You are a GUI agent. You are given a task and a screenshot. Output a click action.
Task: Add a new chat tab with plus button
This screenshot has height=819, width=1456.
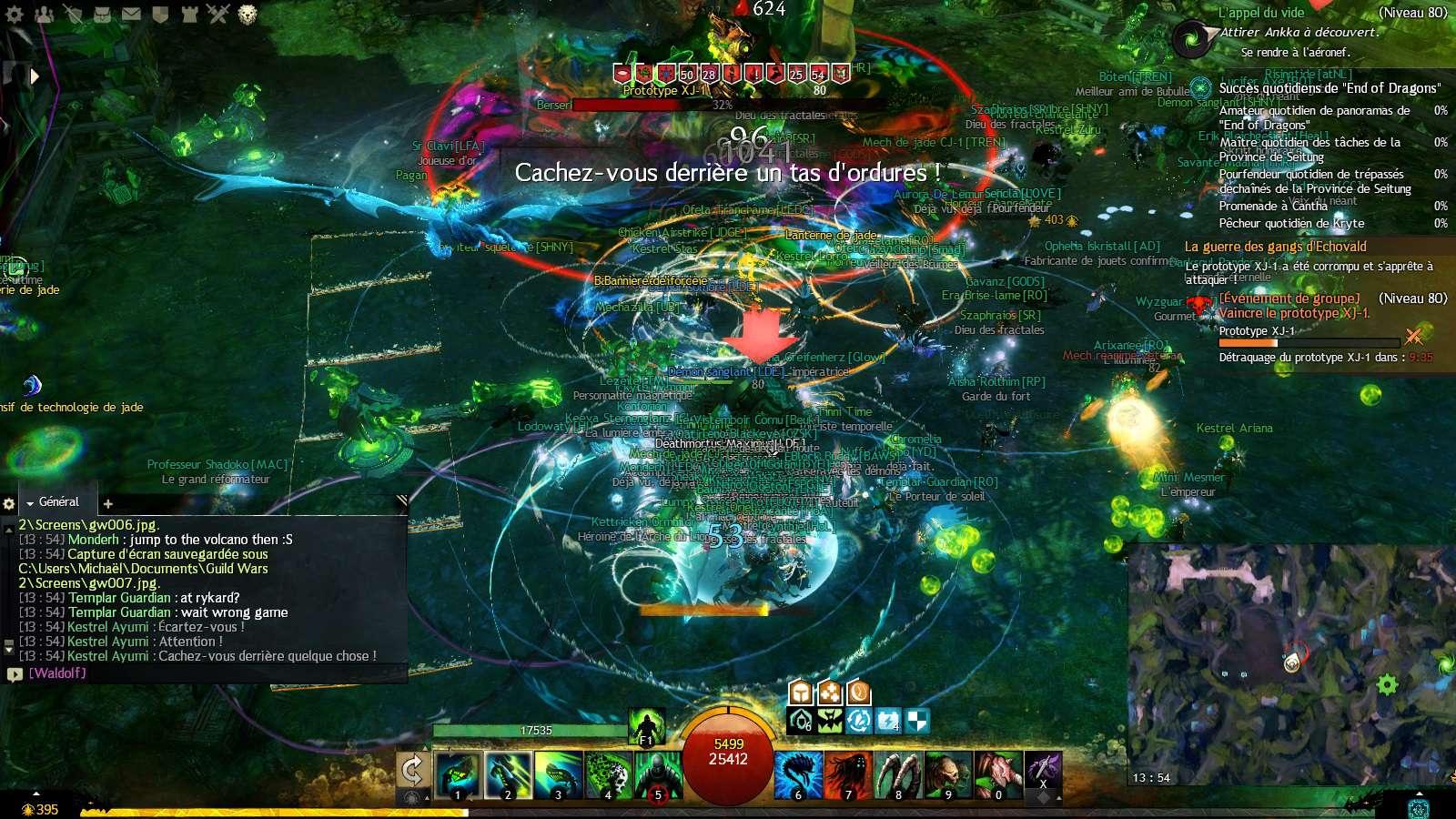coord(108,502)
